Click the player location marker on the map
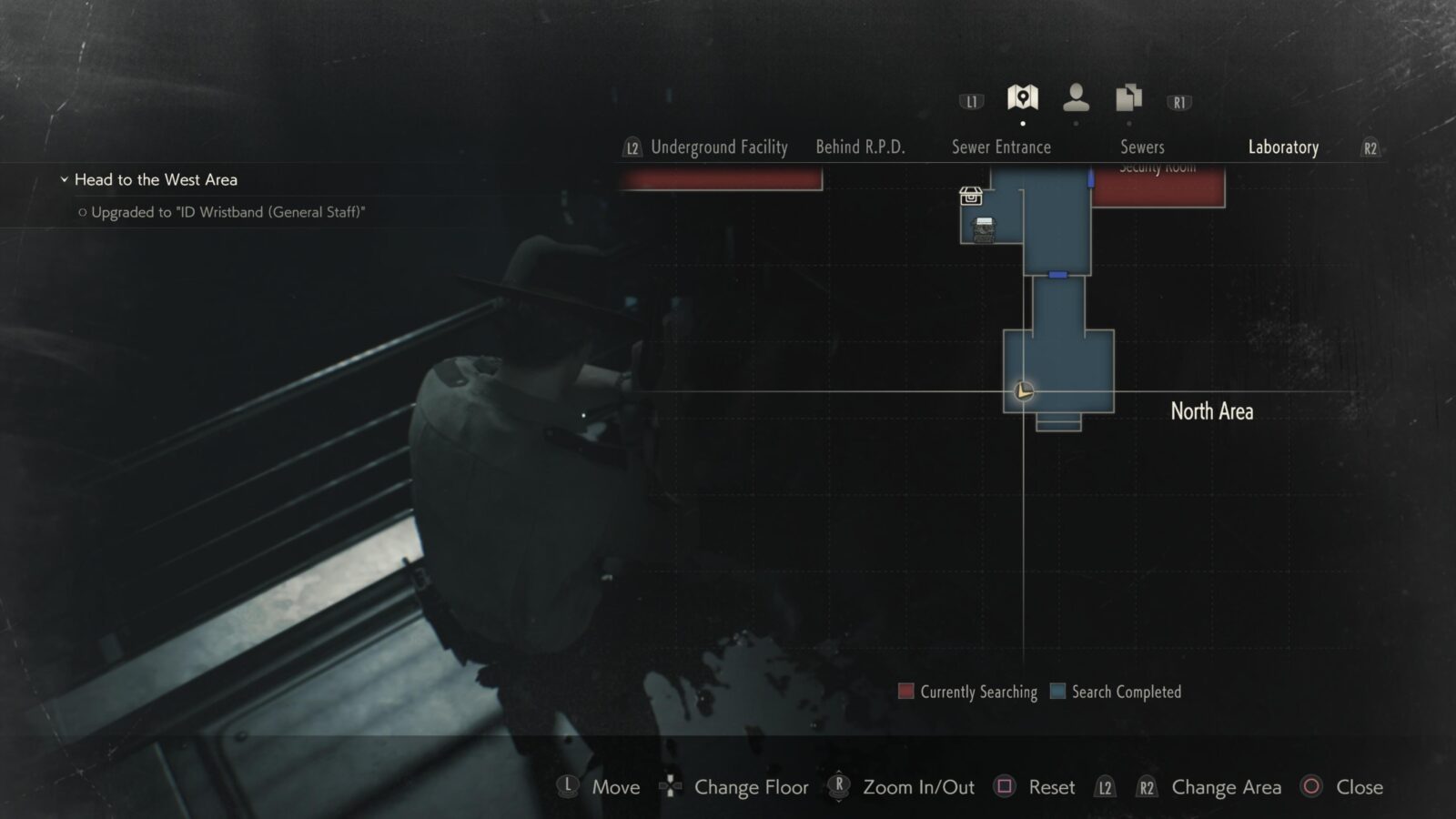The width and height of the screenshot is (1456, 819). click(1023, 391)
